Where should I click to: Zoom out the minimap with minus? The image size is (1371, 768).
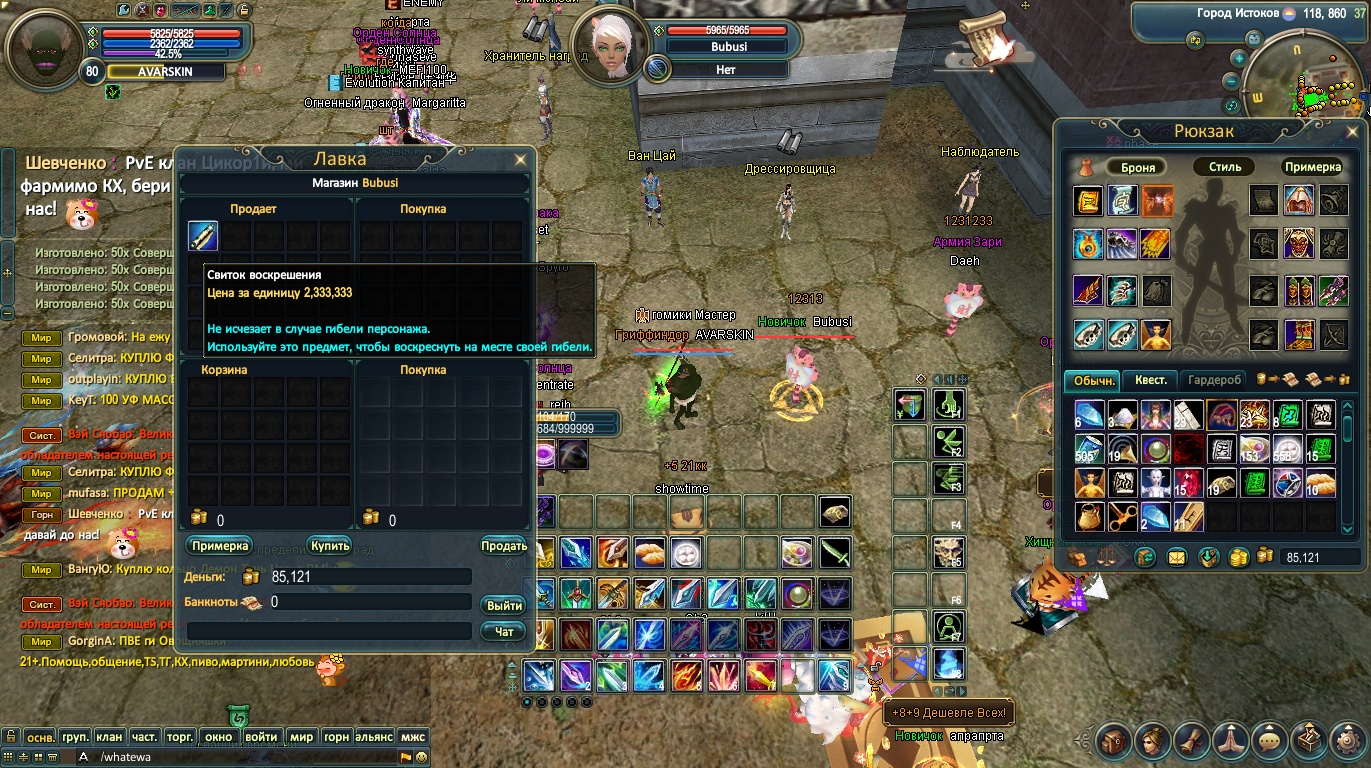1231,82
